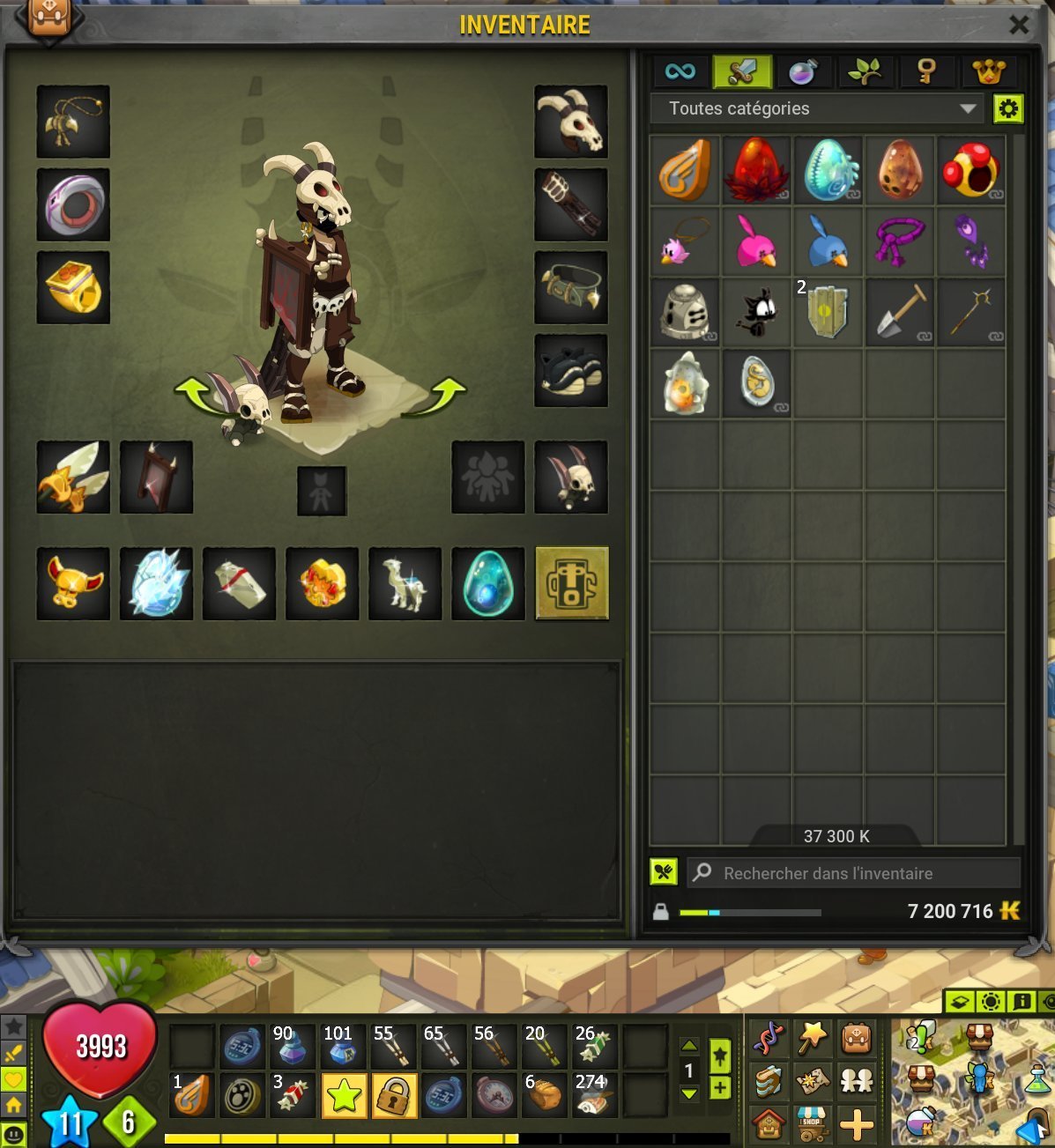This screenshot has height=1148, width=1055.
Task: Switch to the potion consumables tab
Action: tap(802, 71)
